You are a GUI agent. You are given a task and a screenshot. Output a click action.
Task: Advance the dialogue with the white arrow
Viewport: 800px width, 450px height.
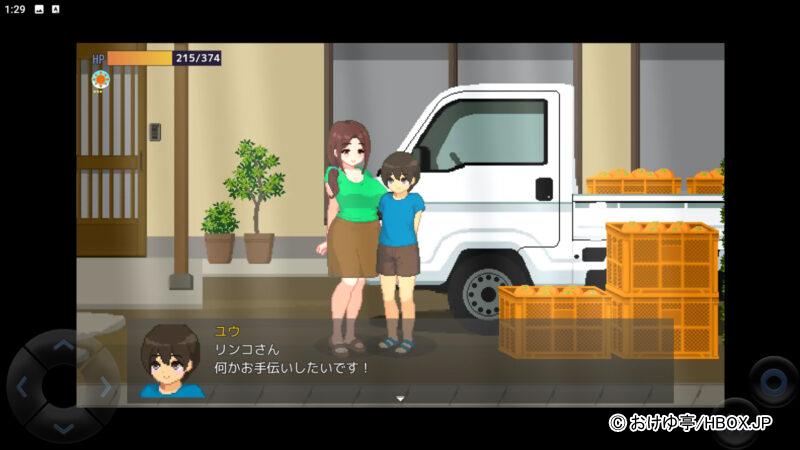click(400, 398)
